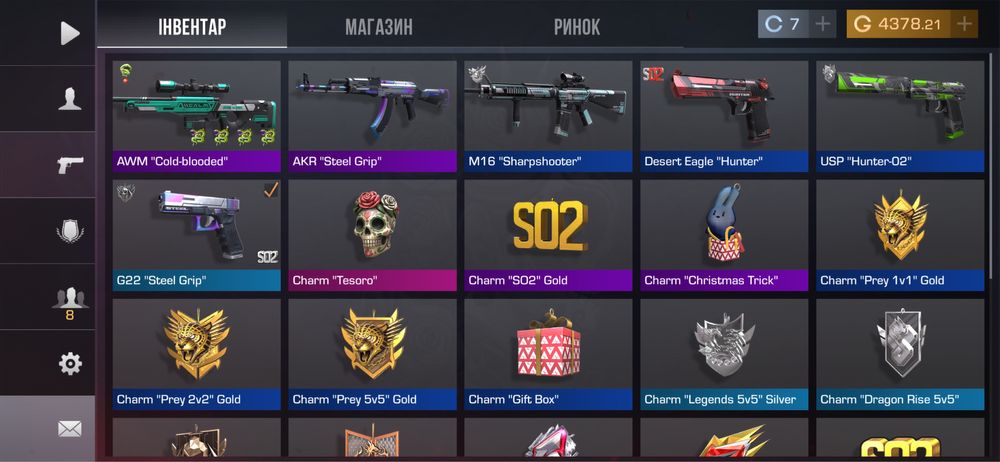Image resolution: width=1000 pixels, height=462 pixels.
Task: Add more silver coins with plus button
Action: coord(823,24)
